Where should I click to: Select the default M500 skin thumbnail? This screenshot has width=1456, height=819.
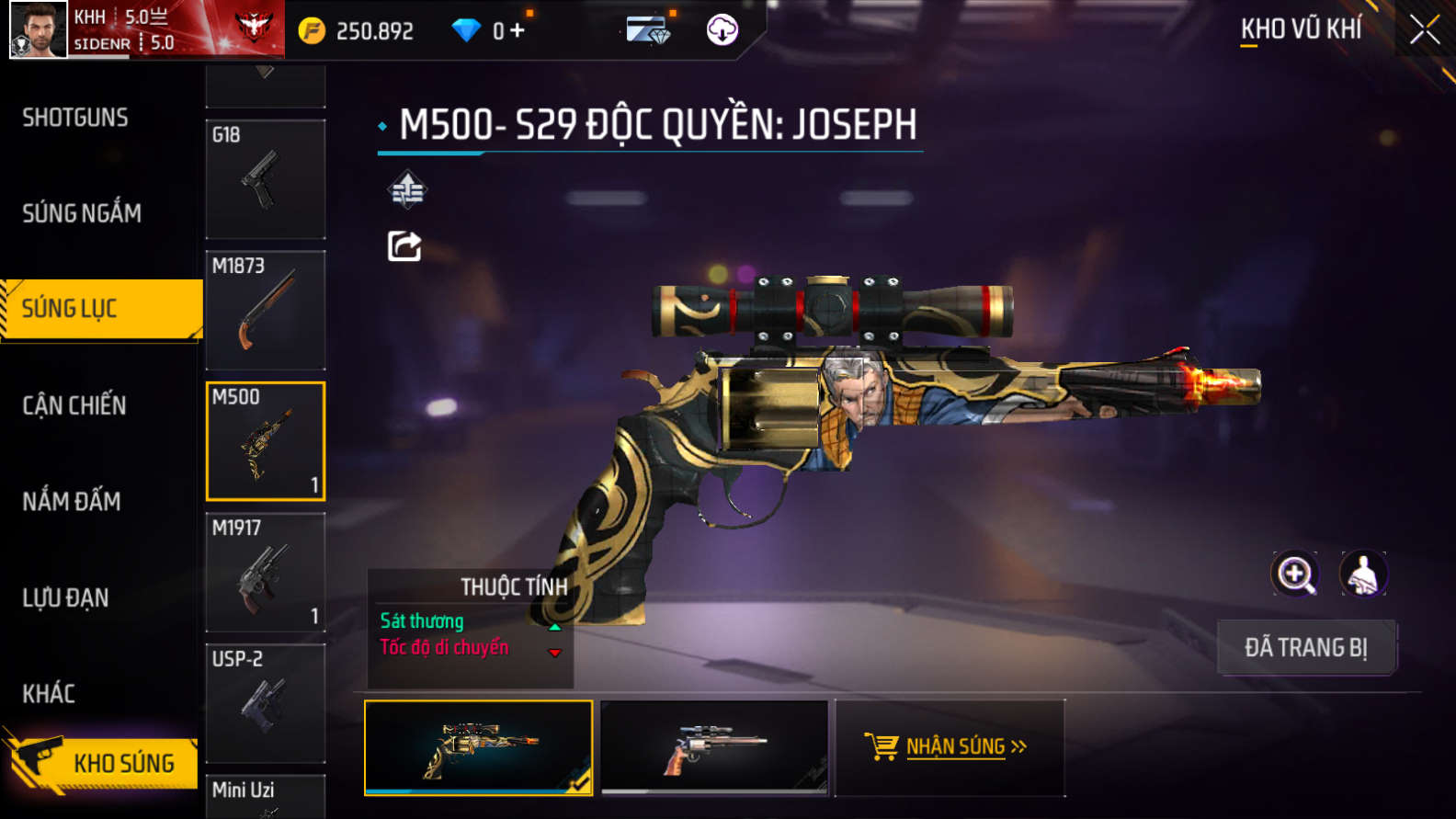point(714,746)
